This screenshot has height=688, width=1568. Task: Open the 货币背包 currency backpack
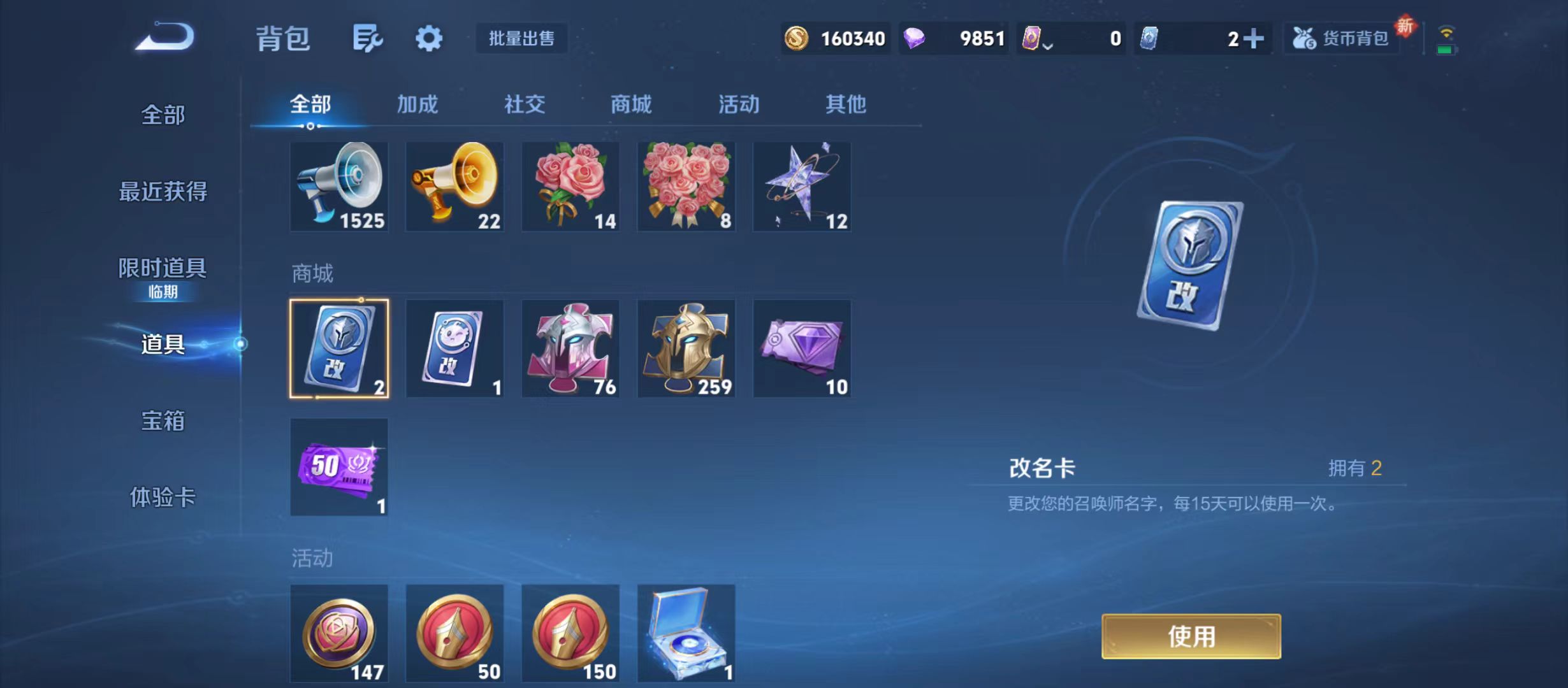(1342, 38)
